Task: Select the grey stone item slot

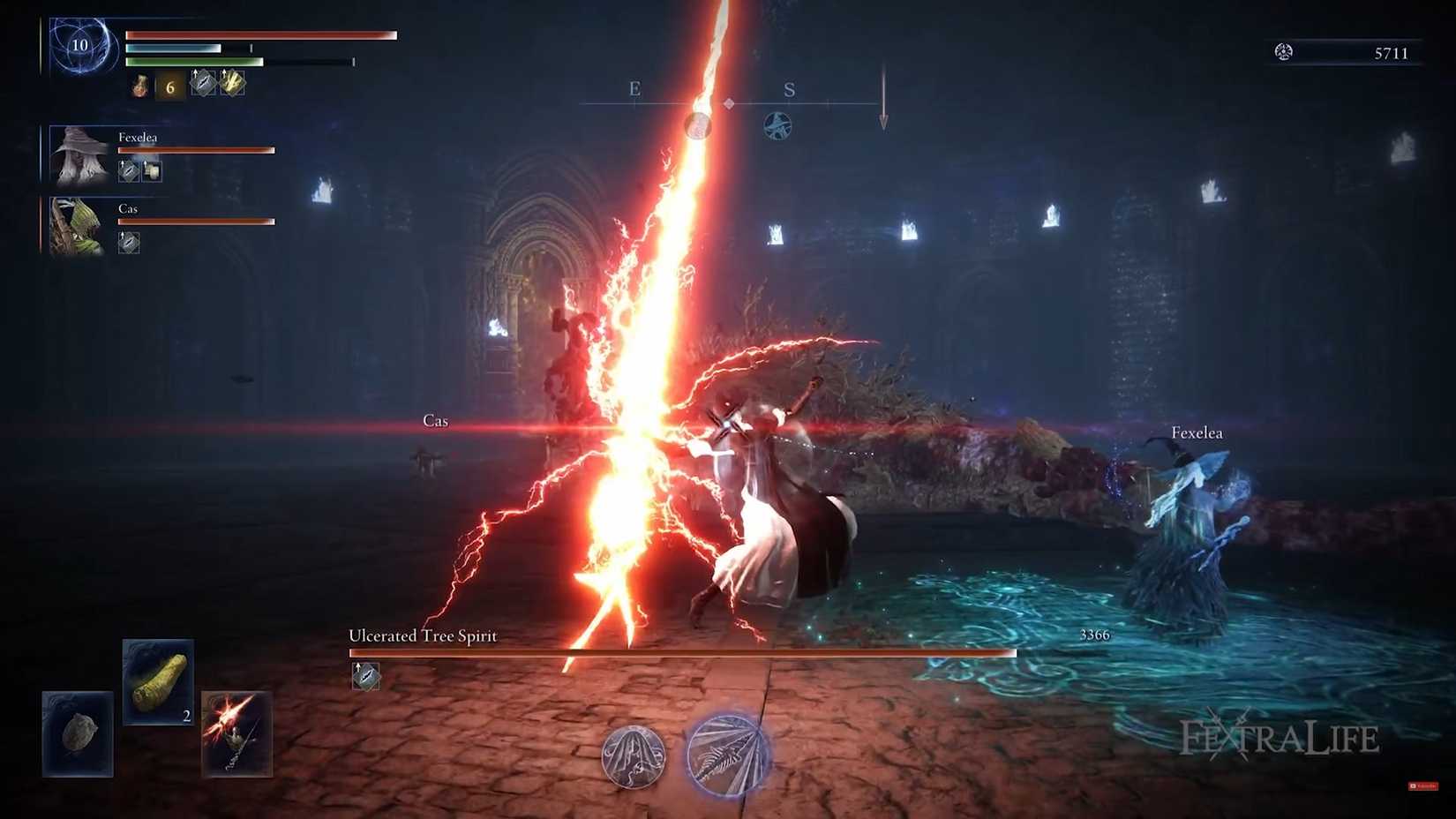Action: point(78,733)
